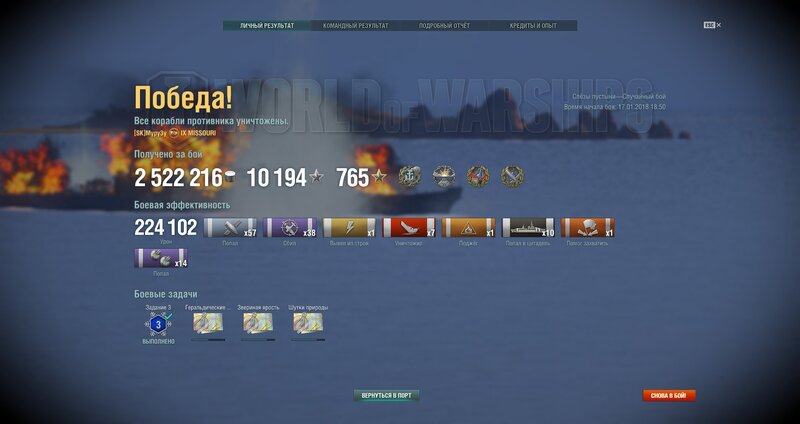
Task: Switch to the Командный результат tab
Action: (356, 26)
